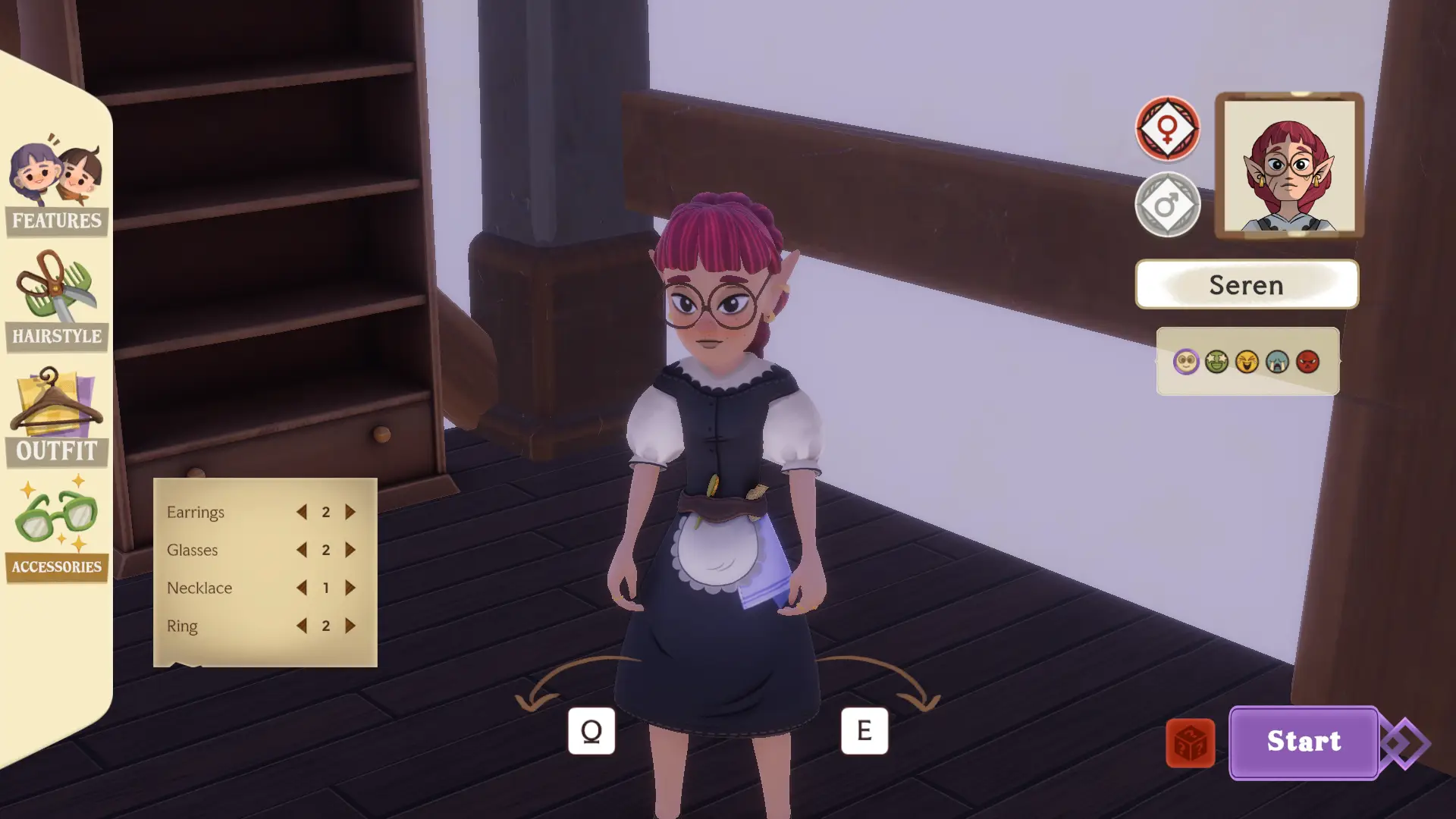Select the Outfit category

point(56,417)
